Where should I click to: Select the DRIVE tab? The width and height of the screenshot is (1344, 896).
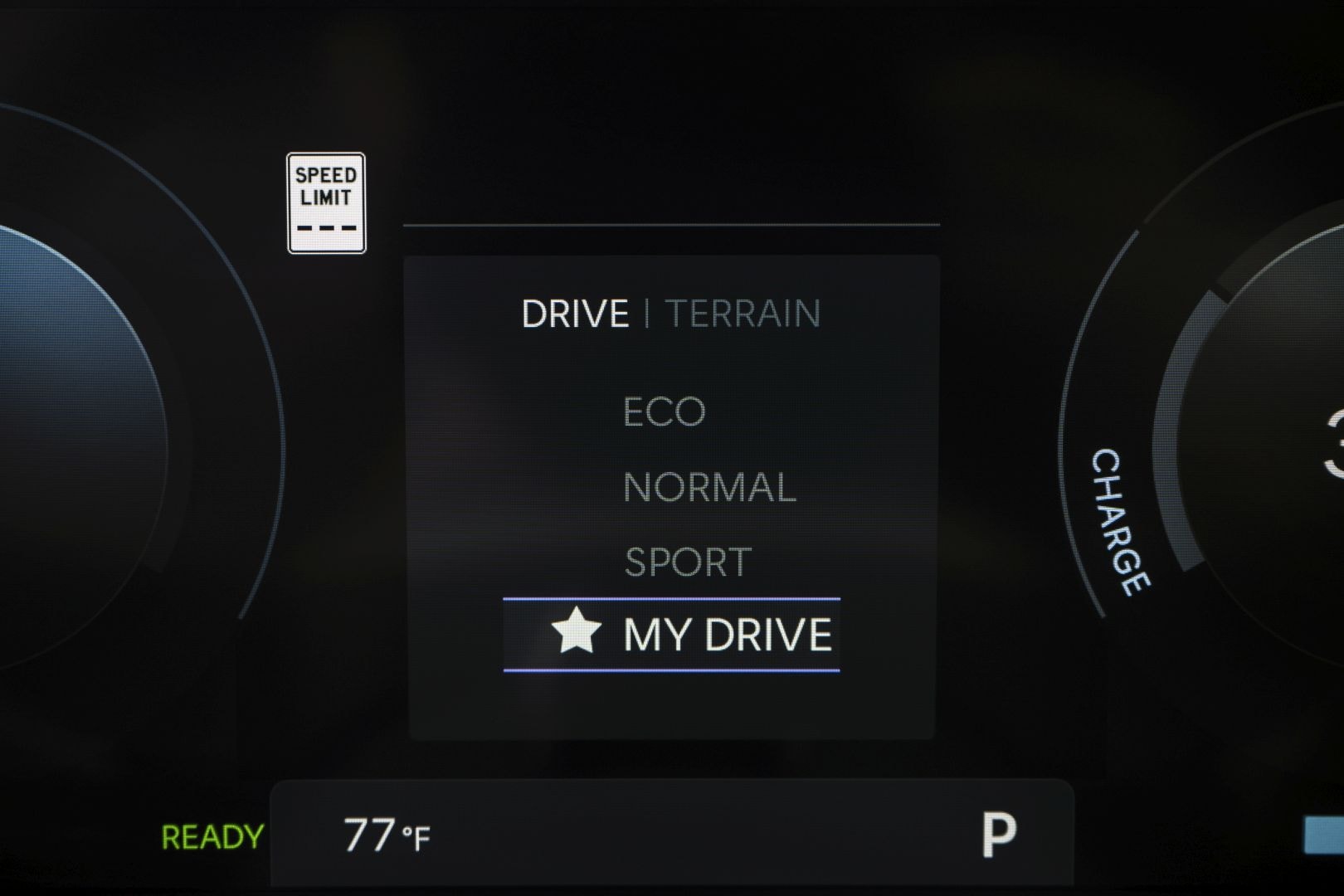575,314
